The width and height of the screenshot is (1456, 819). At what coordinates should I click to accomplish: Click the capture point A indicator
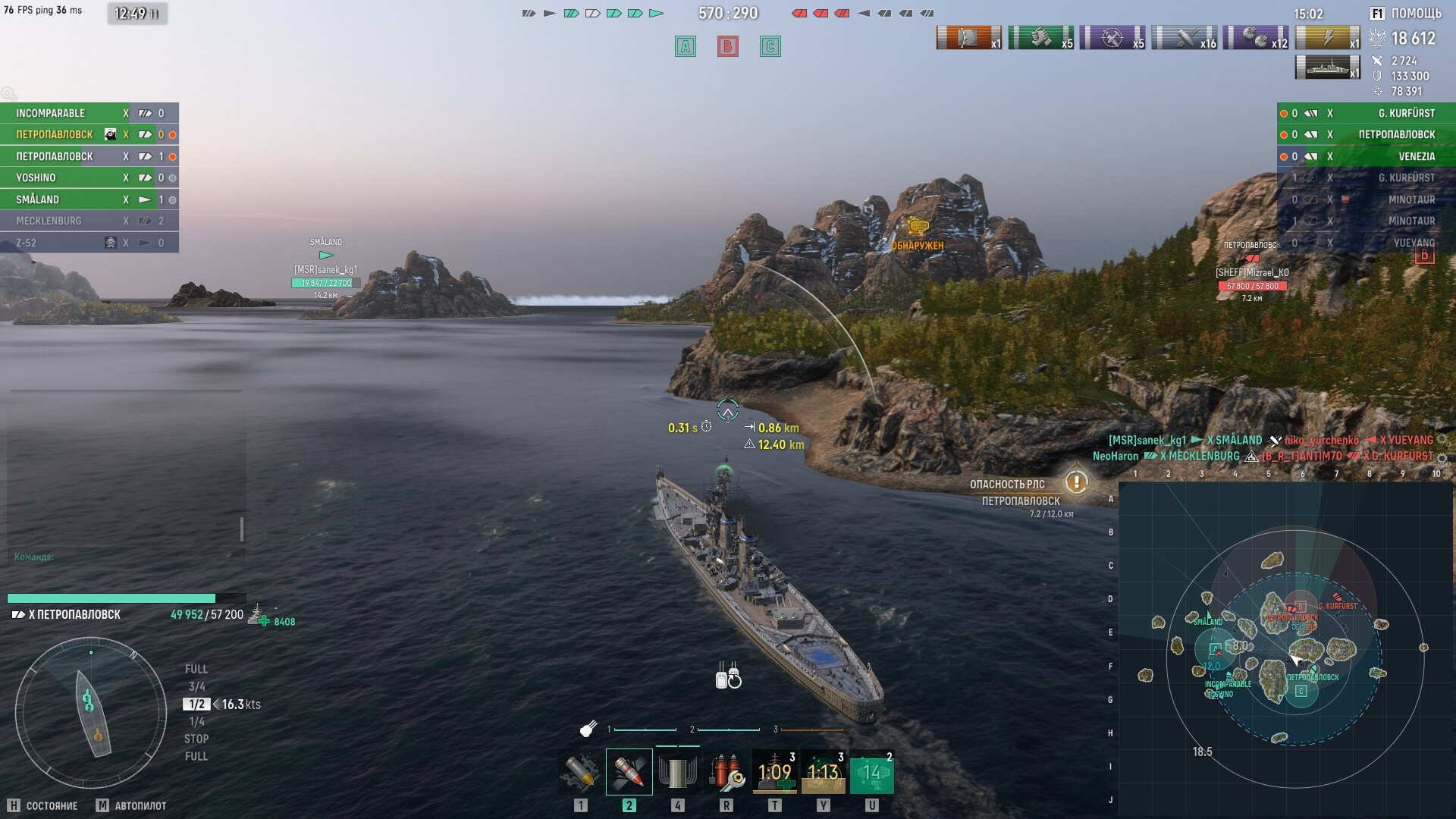coord(686,46)
